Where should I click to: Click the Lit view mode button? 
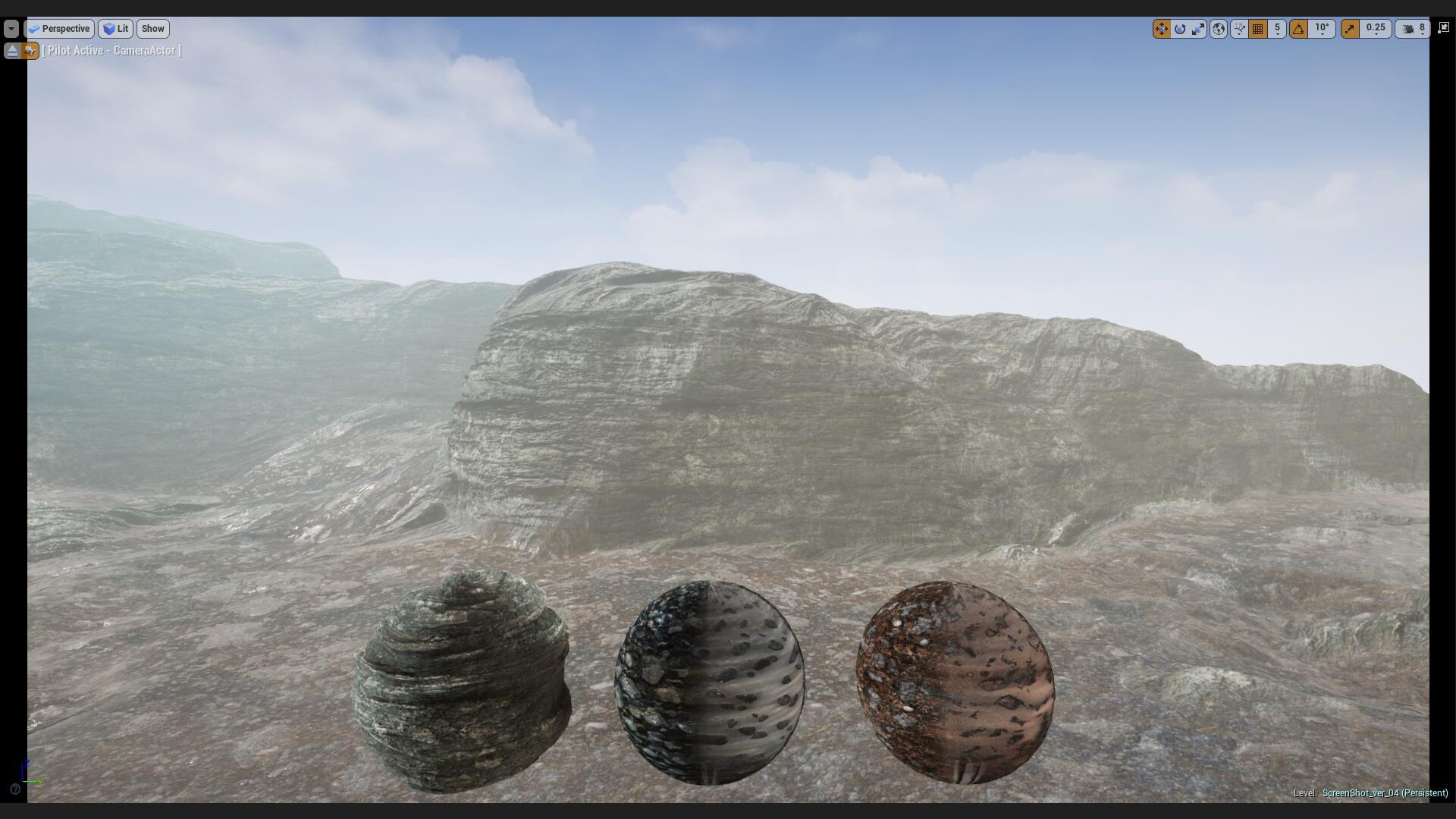115,28
